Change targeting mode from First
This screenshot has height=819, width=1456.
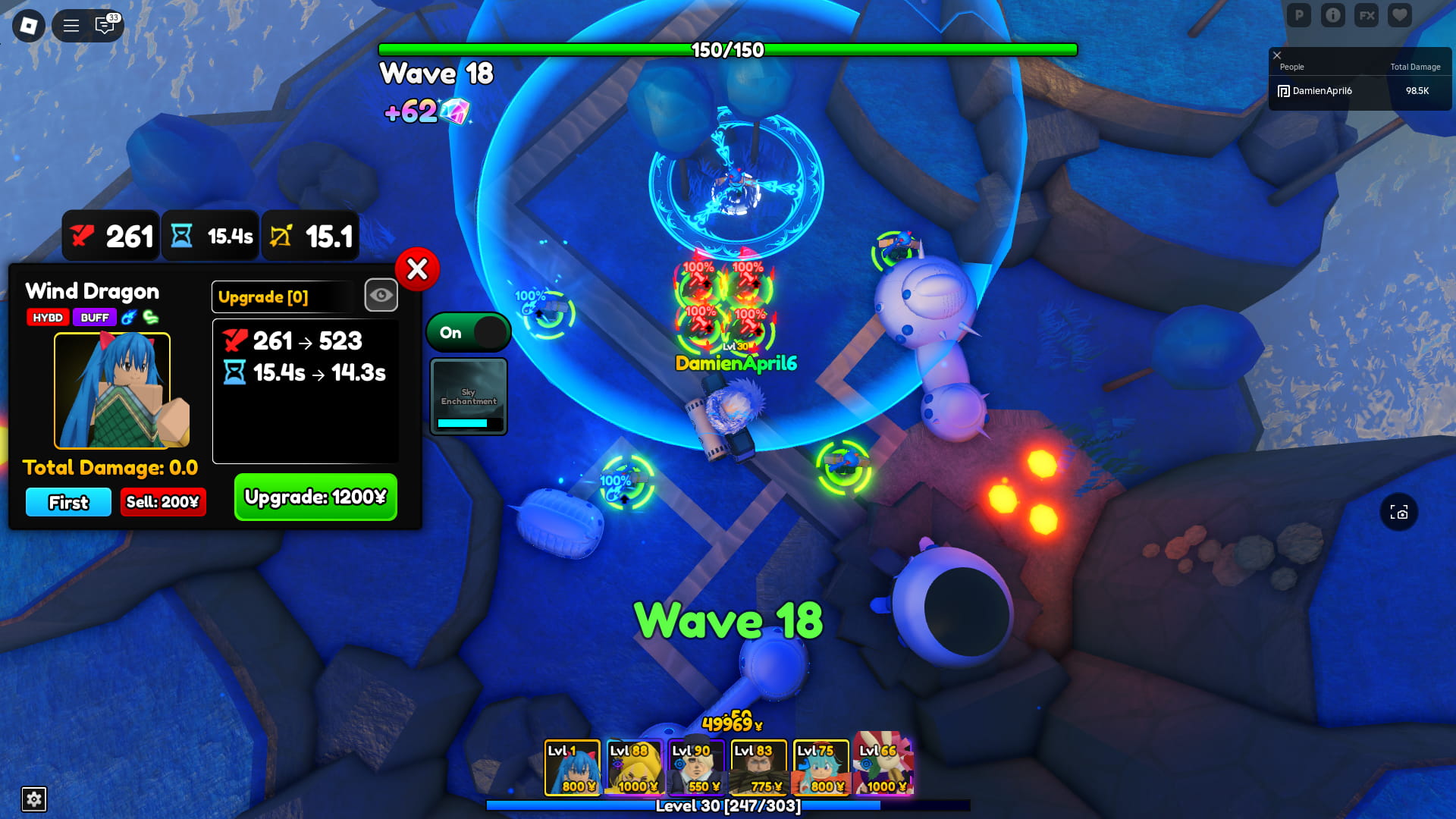pos(67,502)
